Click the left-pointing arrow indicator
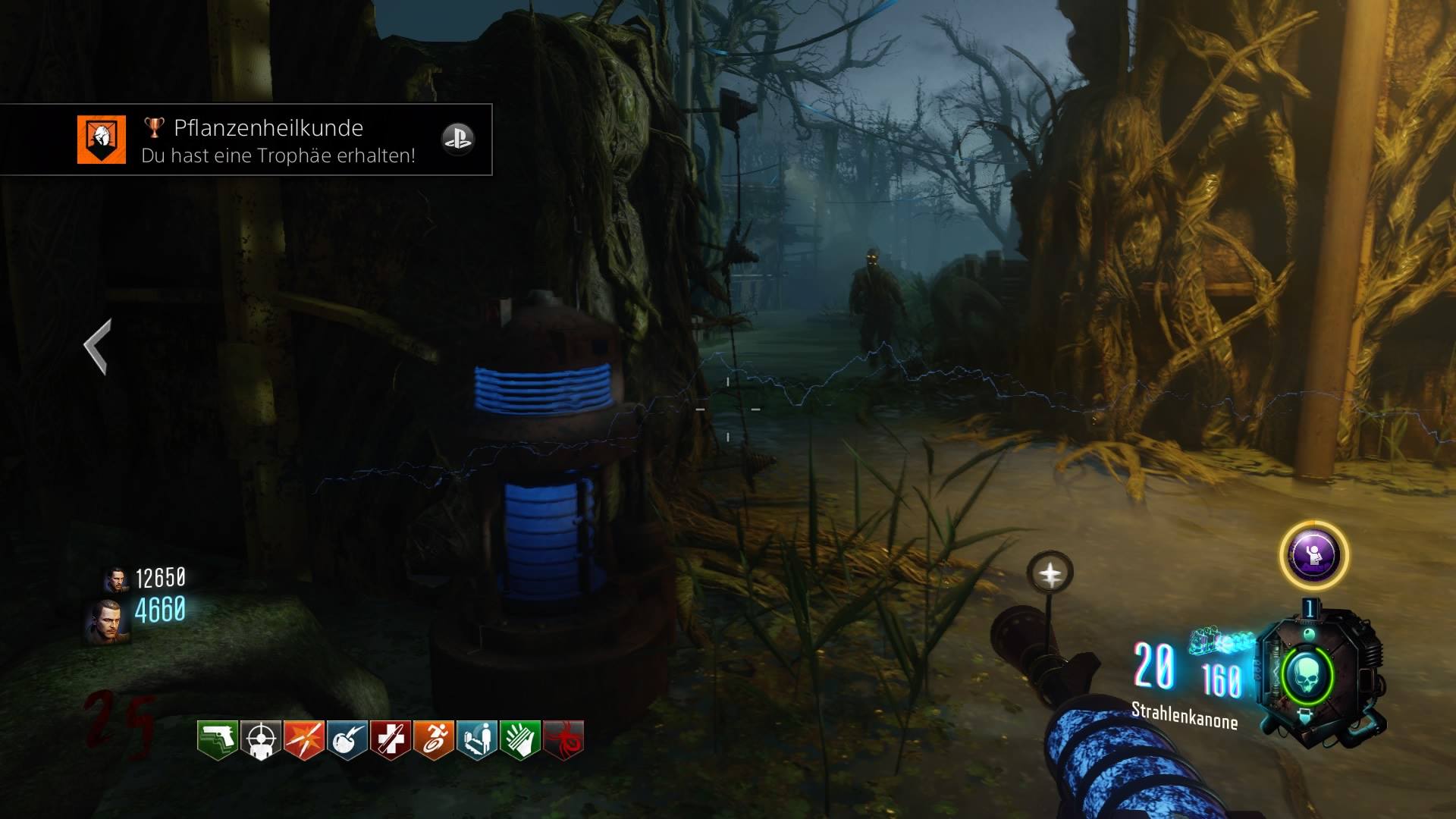Viewport: 1456px width, 819px height. pos(98,346)
